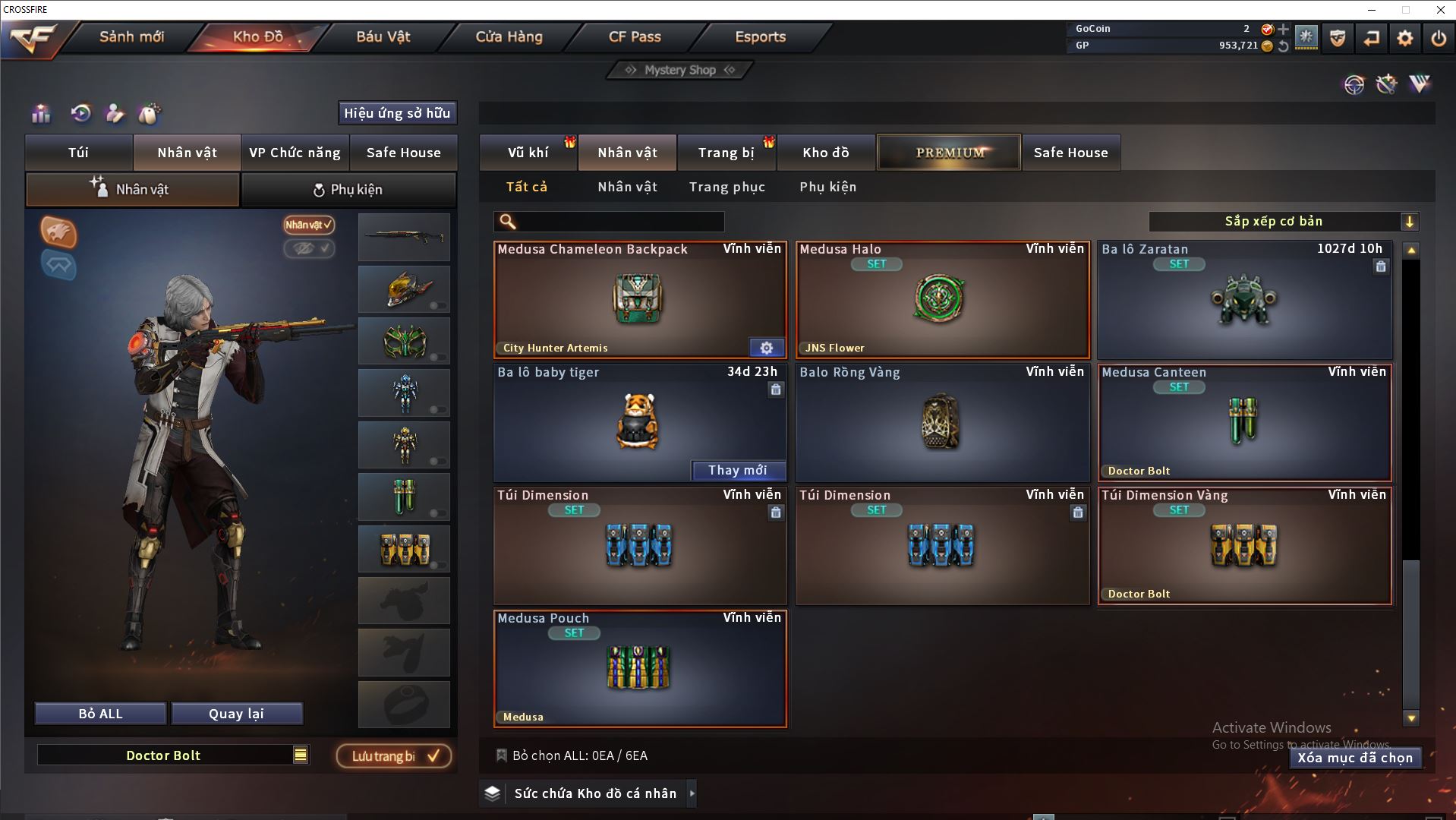Click Xóa mục đã chọn button
The height and width of the screenshot is (820, 1456).
(1354, 758)
